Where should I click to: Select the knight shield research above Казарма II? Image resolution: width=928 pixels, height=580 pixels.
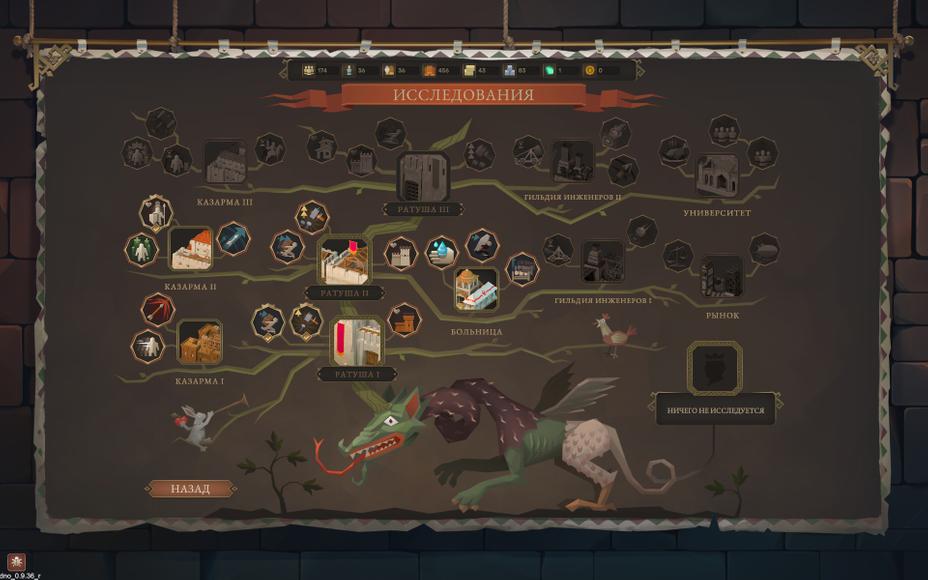156,212
